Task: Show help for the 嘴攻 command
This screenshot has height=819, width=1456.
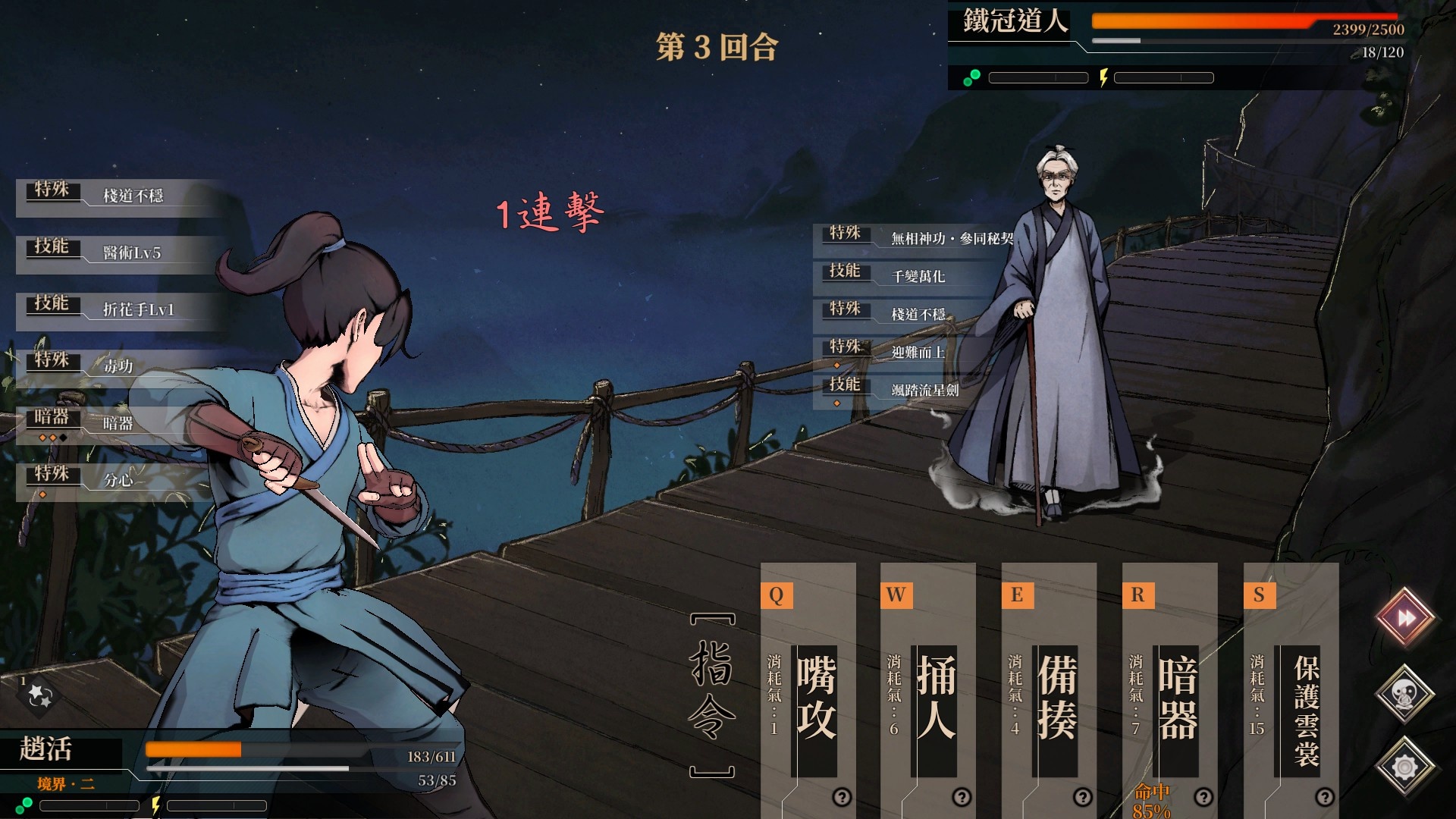Action: 842,797
